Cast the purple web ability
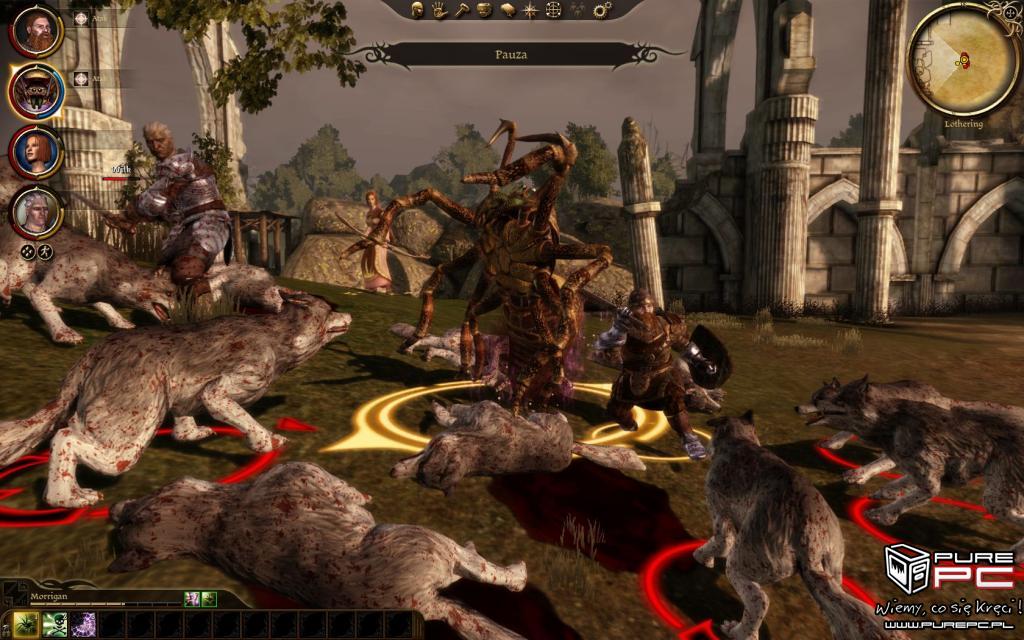The image size is (1024, 640). [x=83, y=625]
